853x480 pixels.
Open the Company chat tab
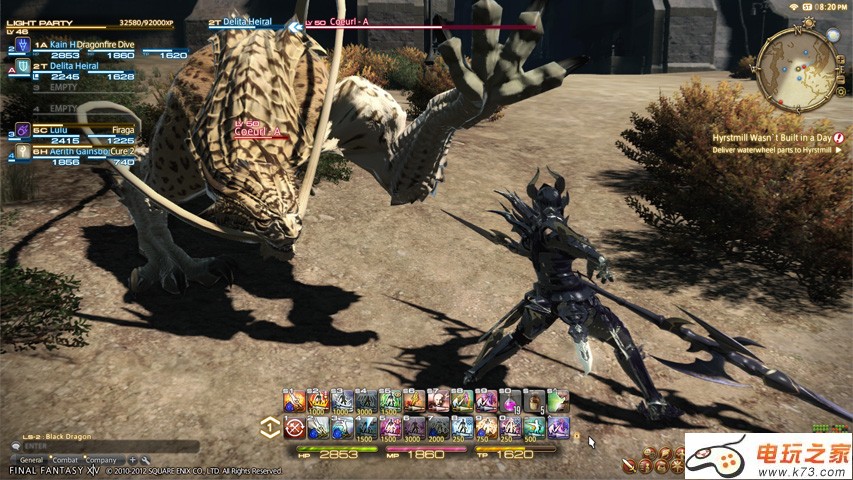(x=101, y=459)
